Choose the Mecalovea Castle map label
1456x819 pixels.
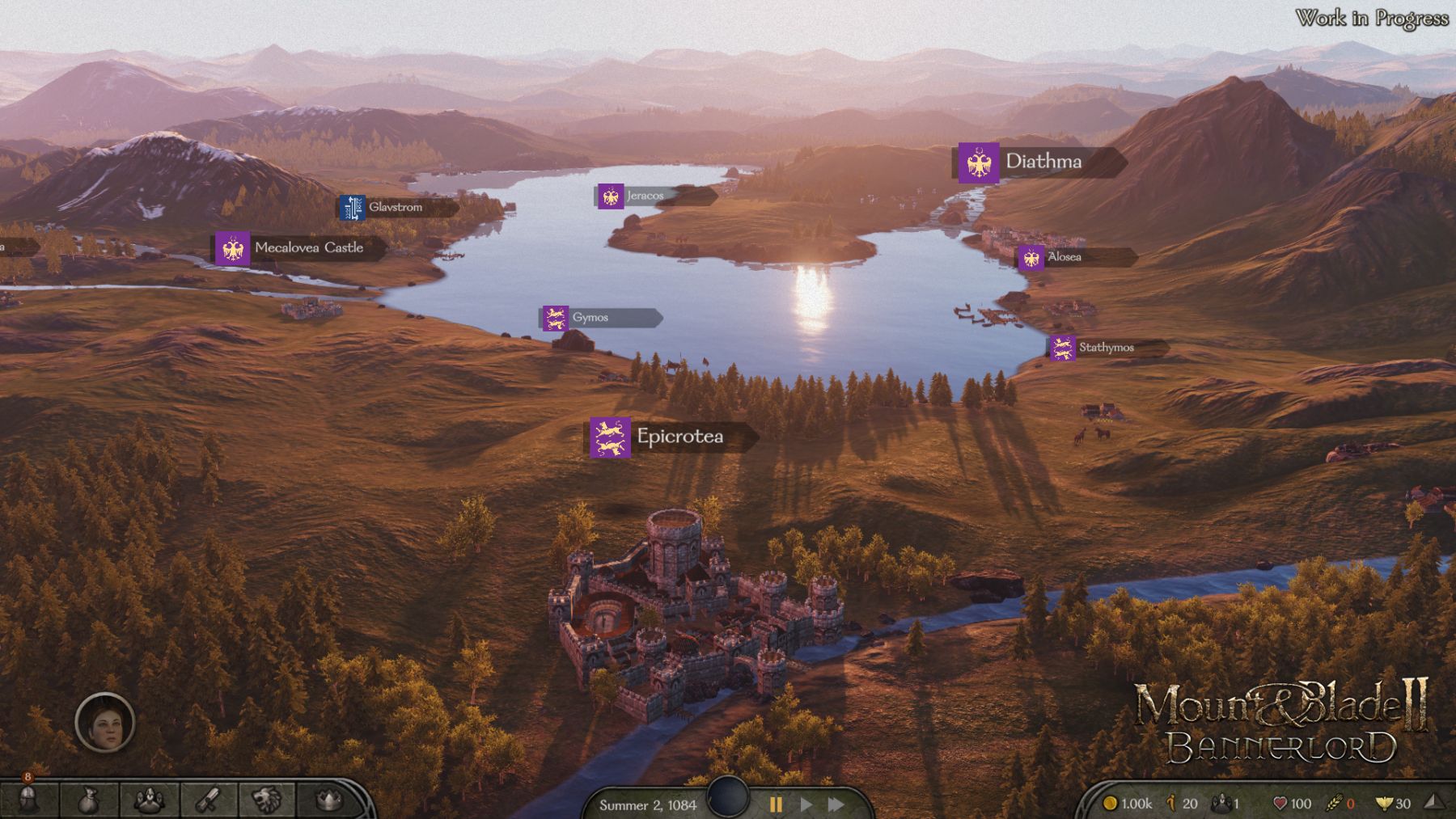point(298,248)
